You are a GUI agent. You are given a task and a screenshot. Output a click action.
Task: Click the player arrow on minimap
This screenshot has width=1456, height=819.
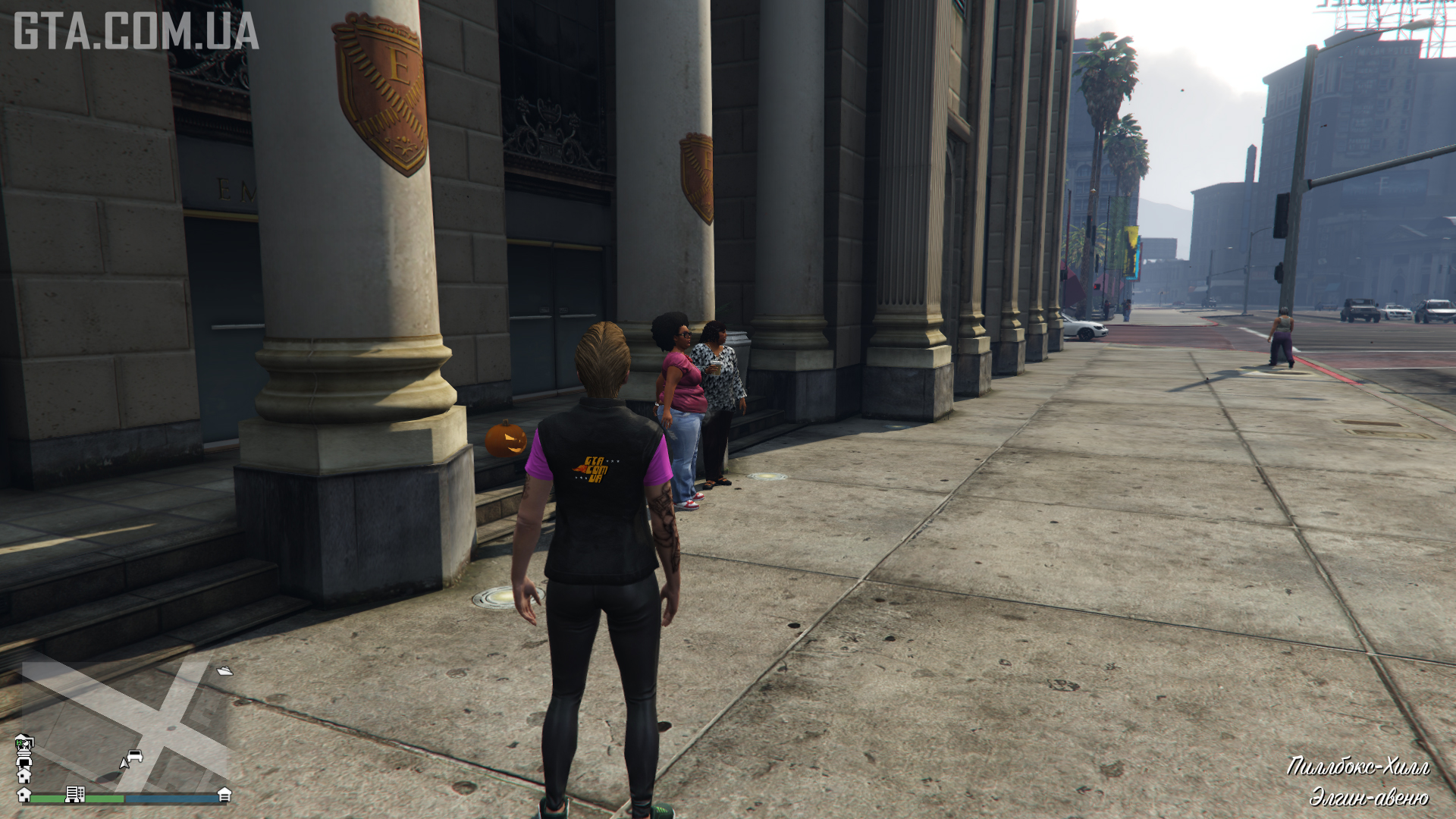(124, 762)
